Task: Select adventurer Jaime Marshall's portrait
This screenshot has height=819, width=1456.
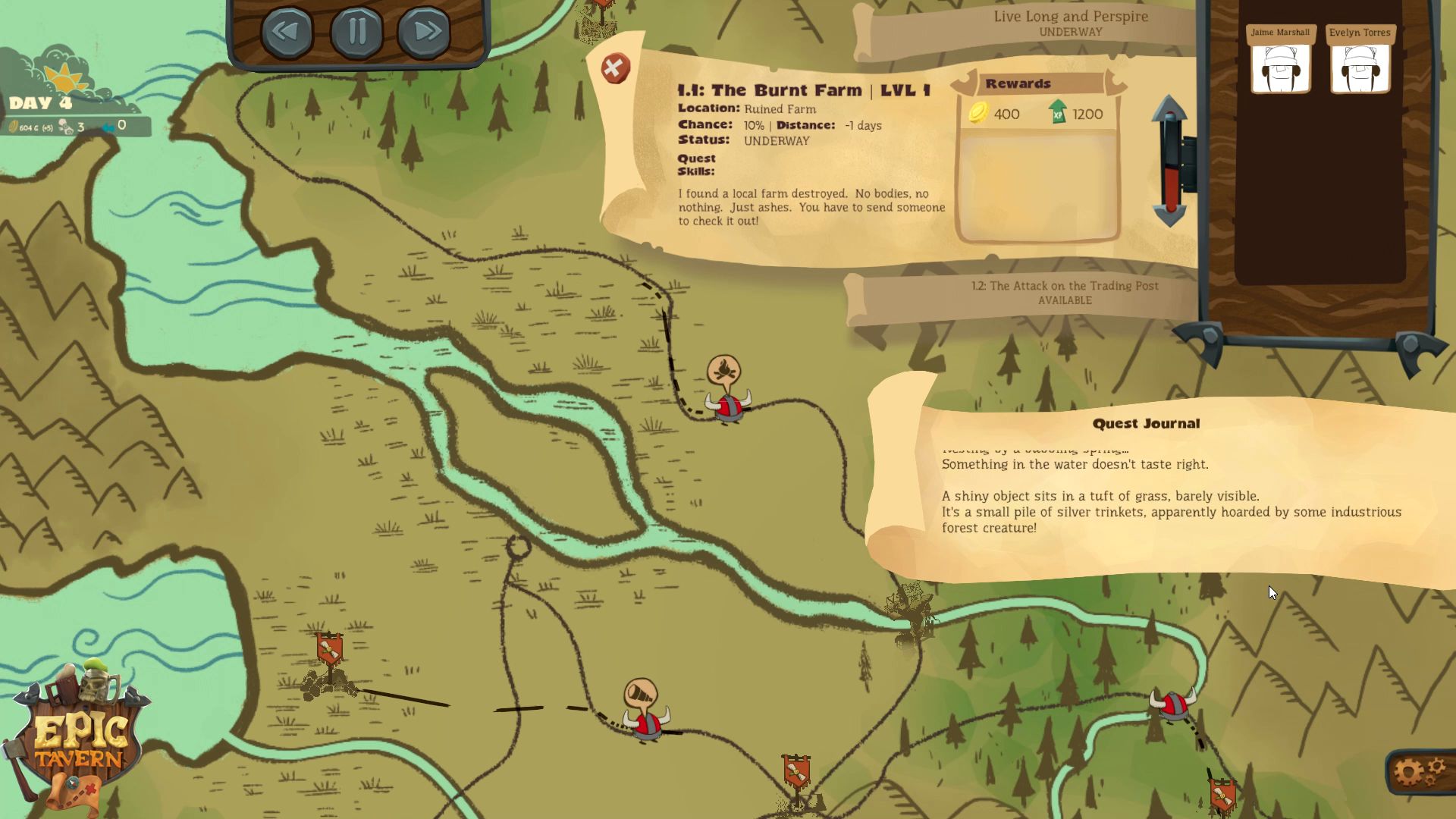Action: pos(1280,66)
